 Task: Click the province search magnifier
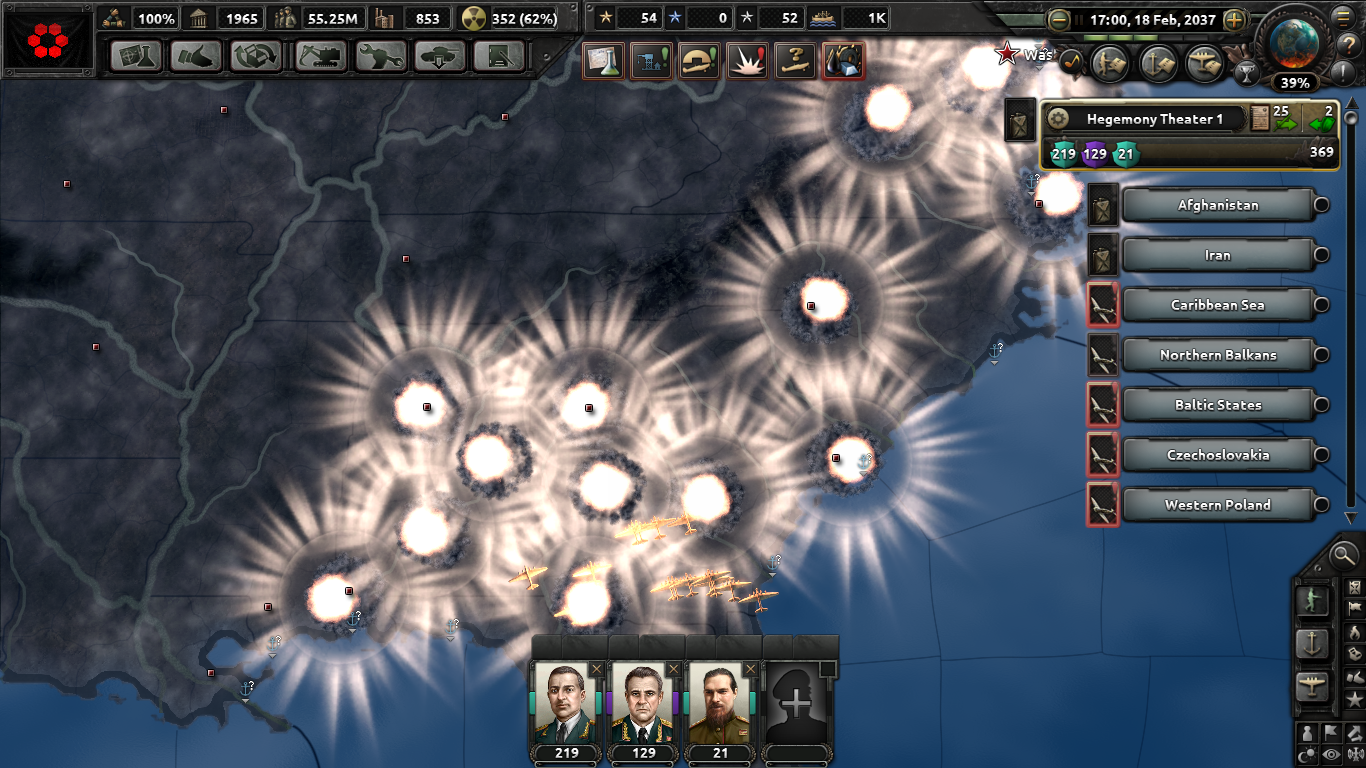point(1342,556)
